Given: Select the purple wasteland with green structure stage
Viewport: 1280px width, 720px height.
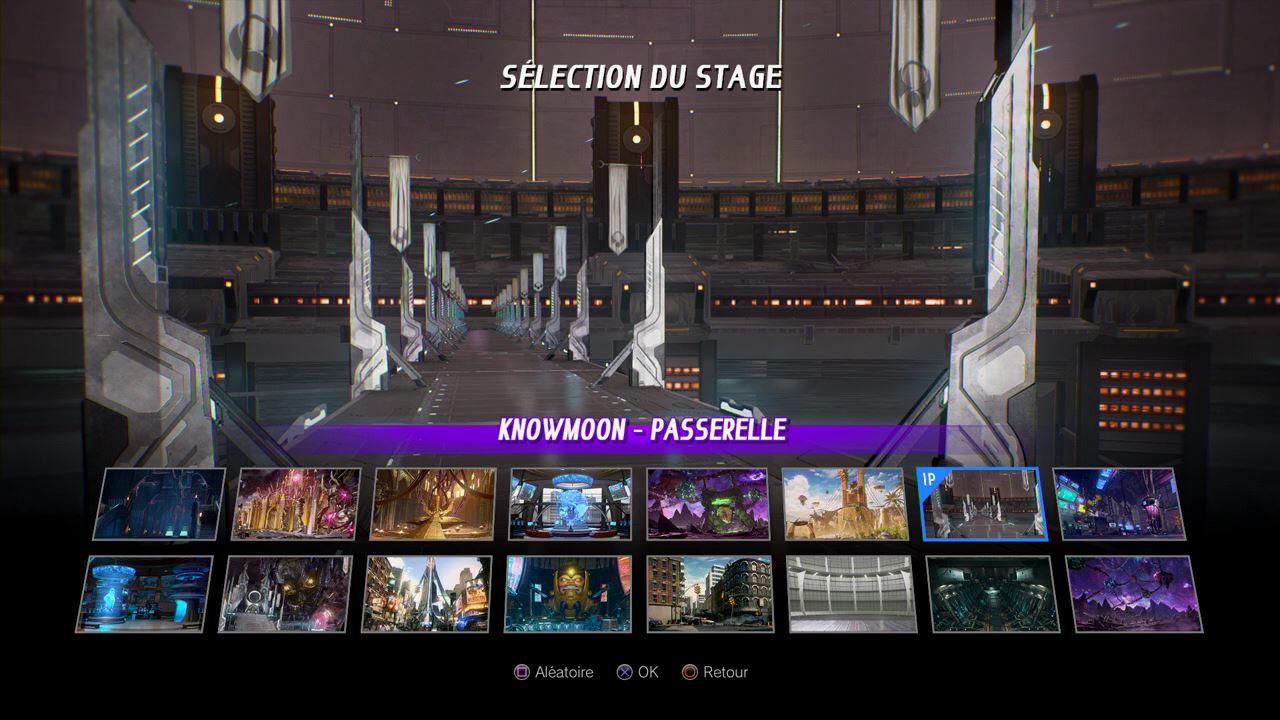Looking at the screenshot, I should pyautogui.click(x=707, y=504).
